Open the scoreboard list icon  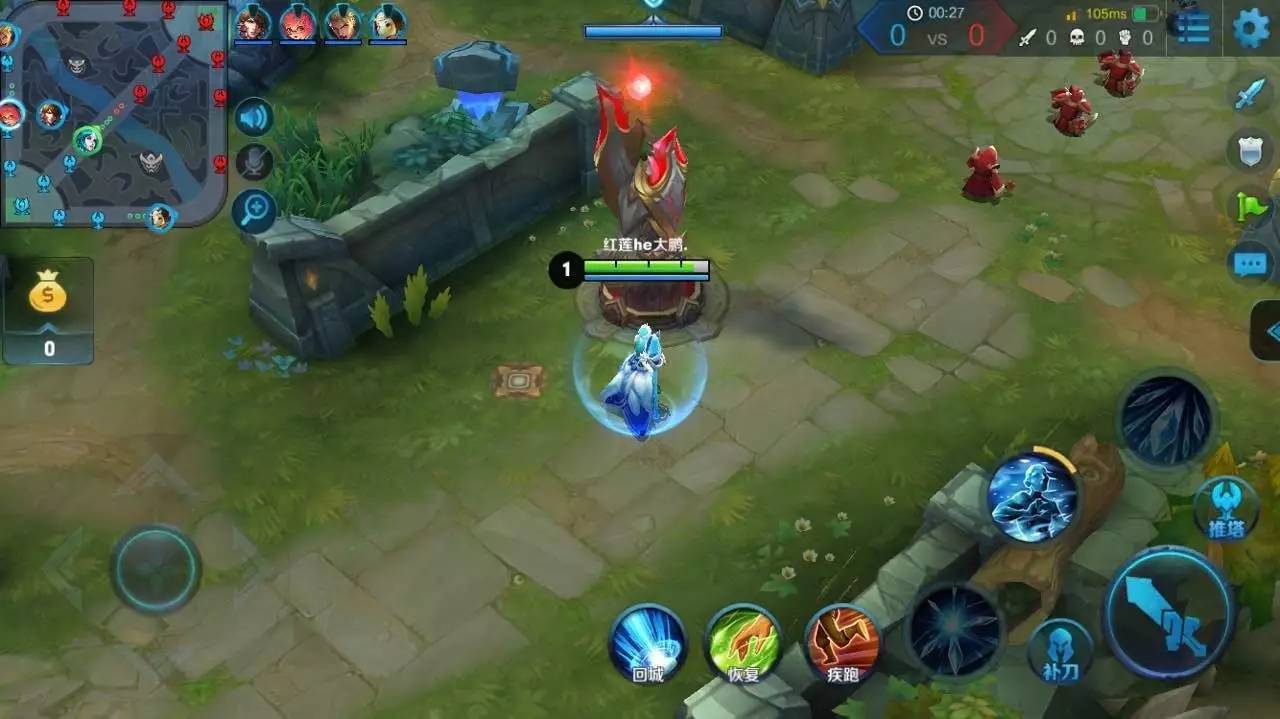click(x=1192, y=28)
